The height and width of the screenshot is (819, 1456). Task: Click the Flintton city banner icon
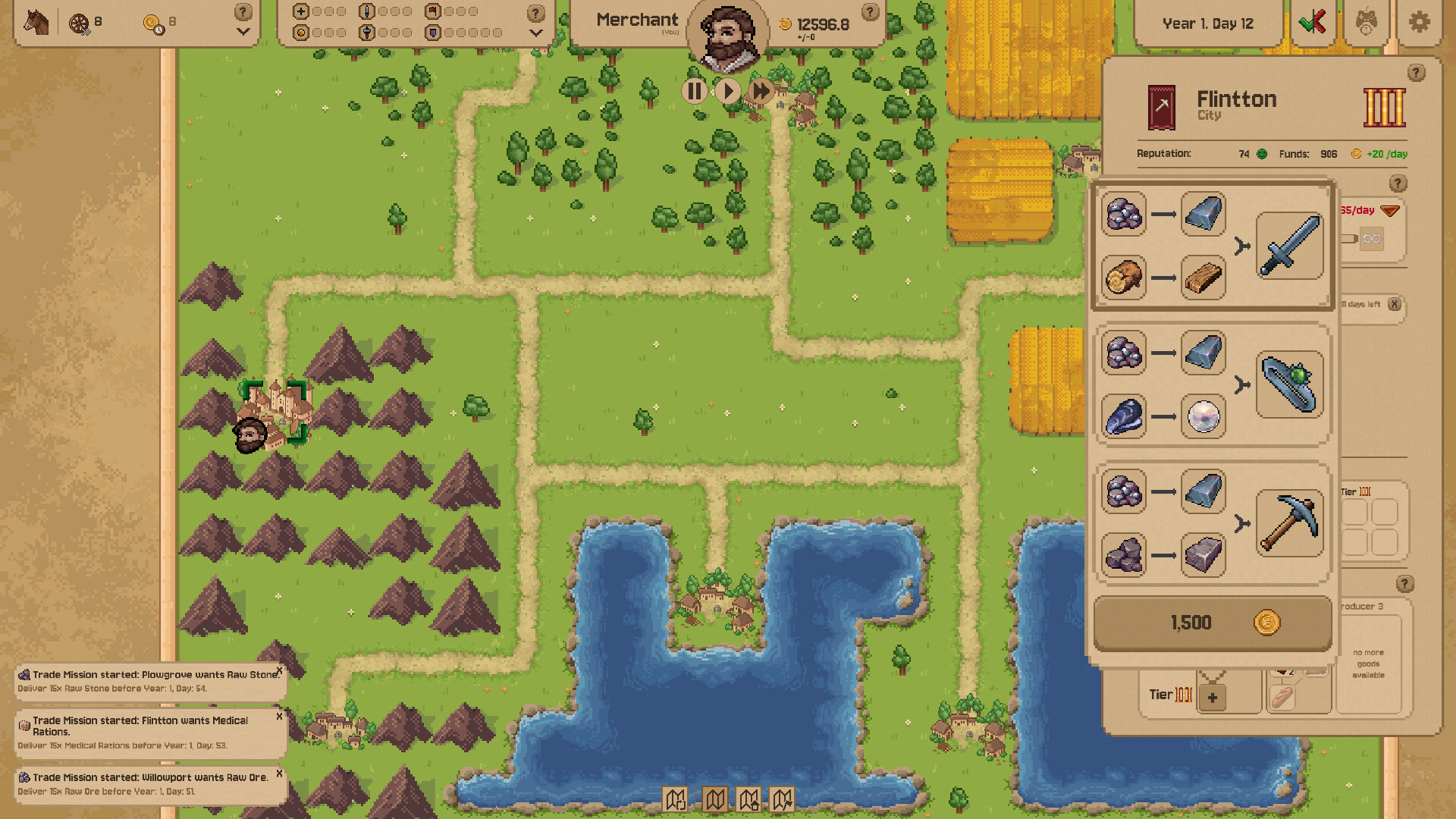[x=1162, y=108]
